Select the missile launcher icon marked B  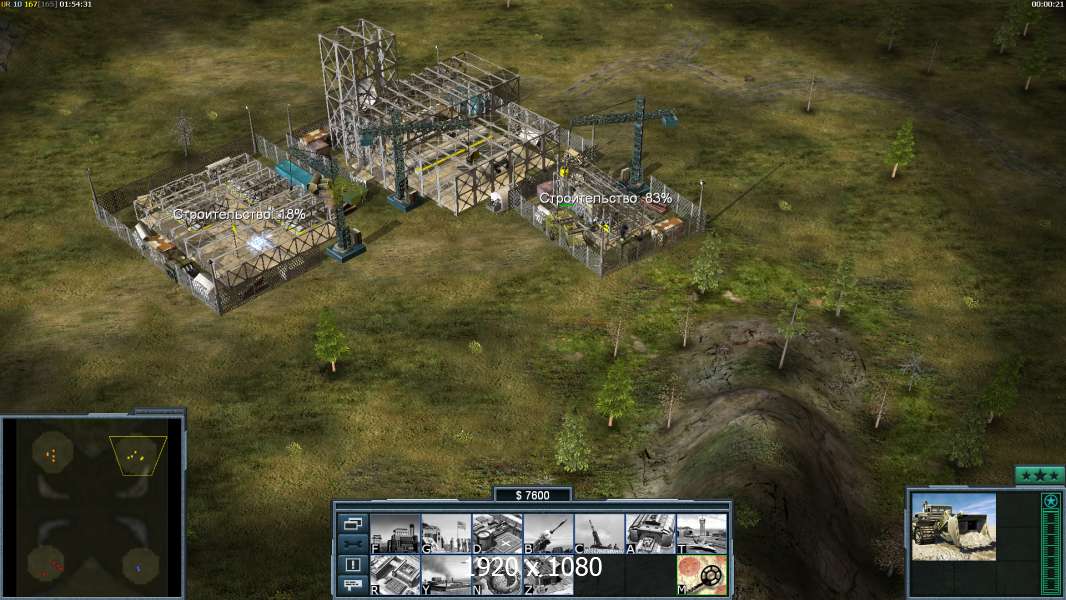(x=548, y=534)
